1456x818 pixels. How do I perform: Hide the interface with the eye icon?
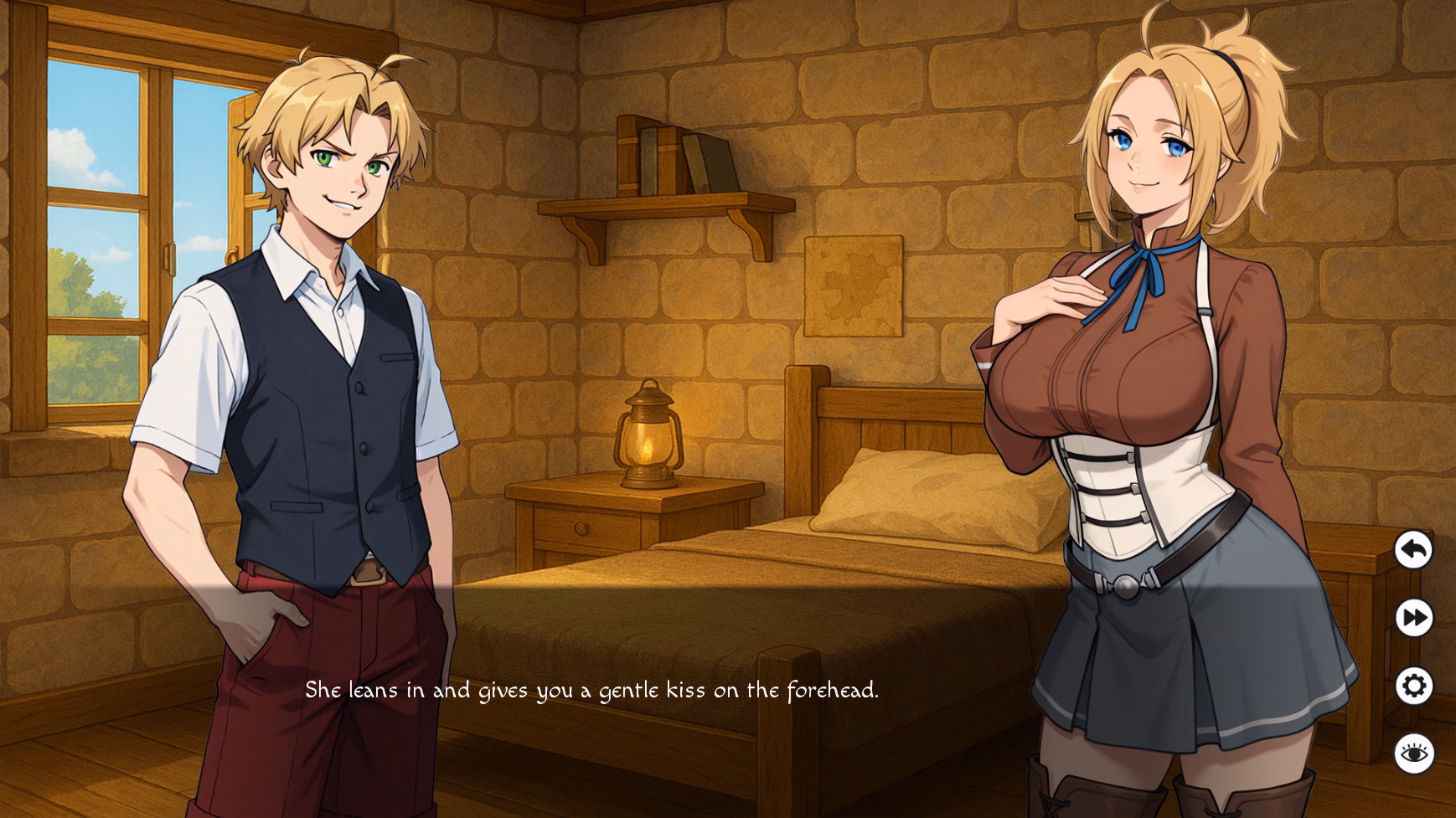[x=1413, y=754]
